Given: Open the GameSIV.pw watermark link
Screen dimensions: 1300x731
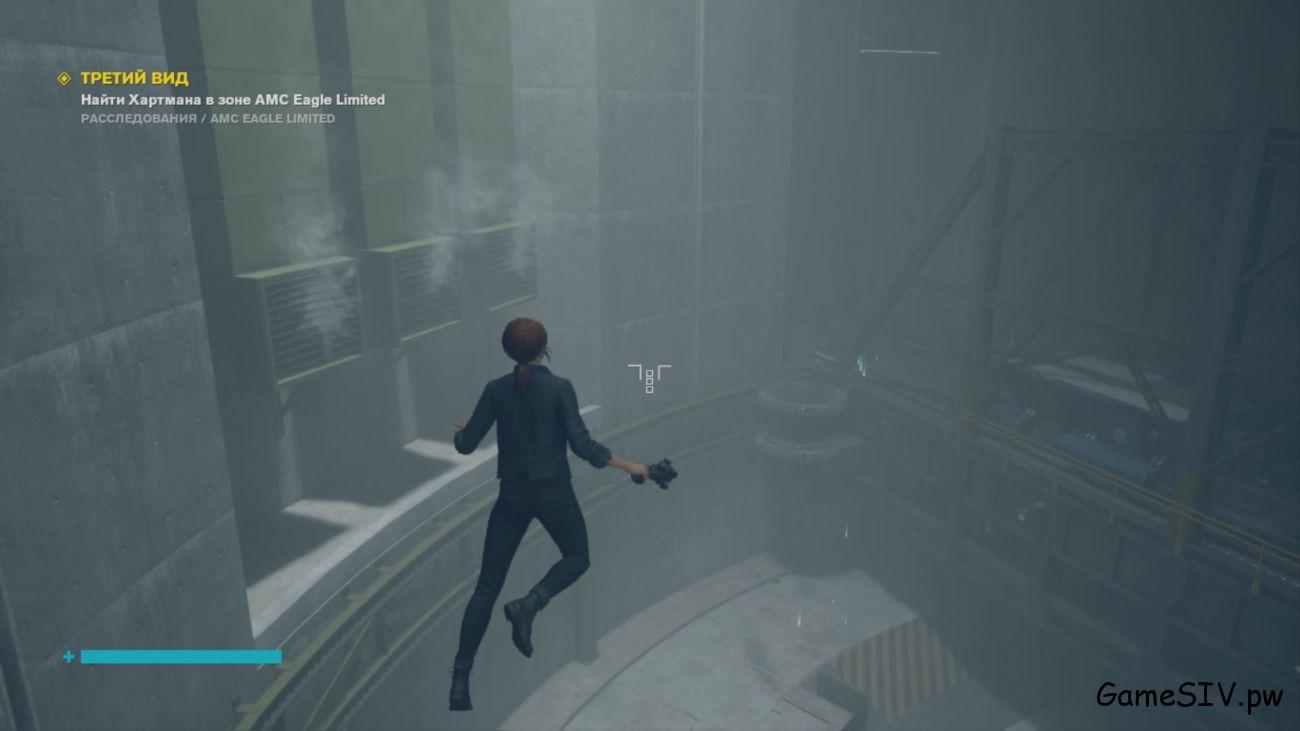Looking at the screenshot, I should point(1189,695).
